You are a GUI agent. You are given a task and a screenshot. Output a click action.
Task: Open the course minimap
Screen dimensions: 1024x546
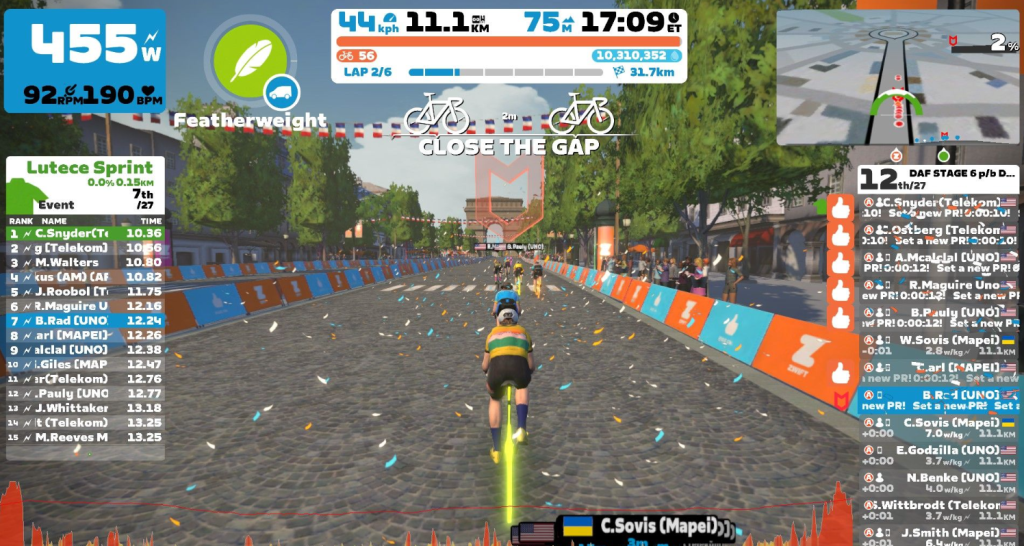click(898, 78)
